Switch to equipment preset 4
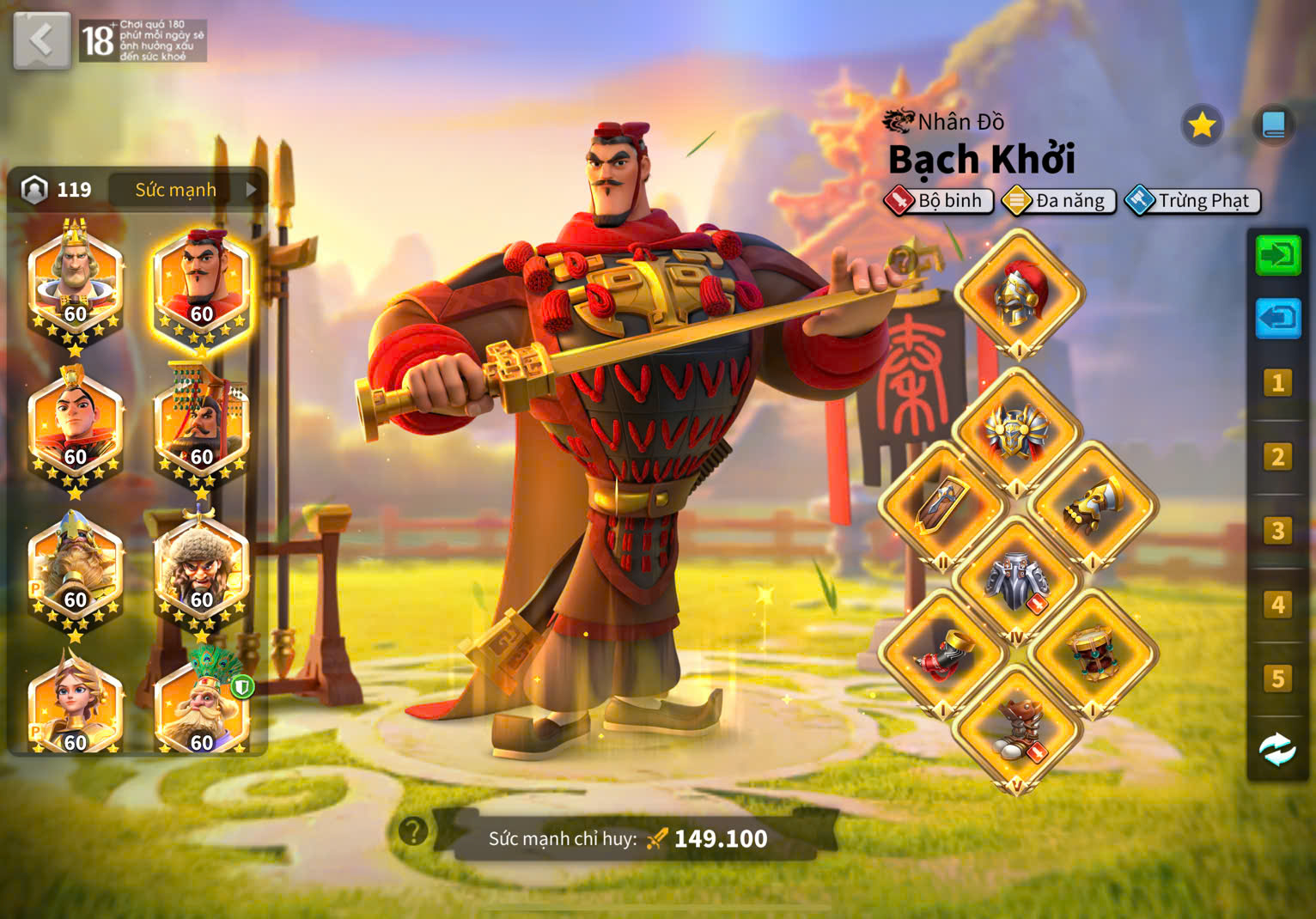Viewport: 1316px width, 919px height. tap(1278, 605)
